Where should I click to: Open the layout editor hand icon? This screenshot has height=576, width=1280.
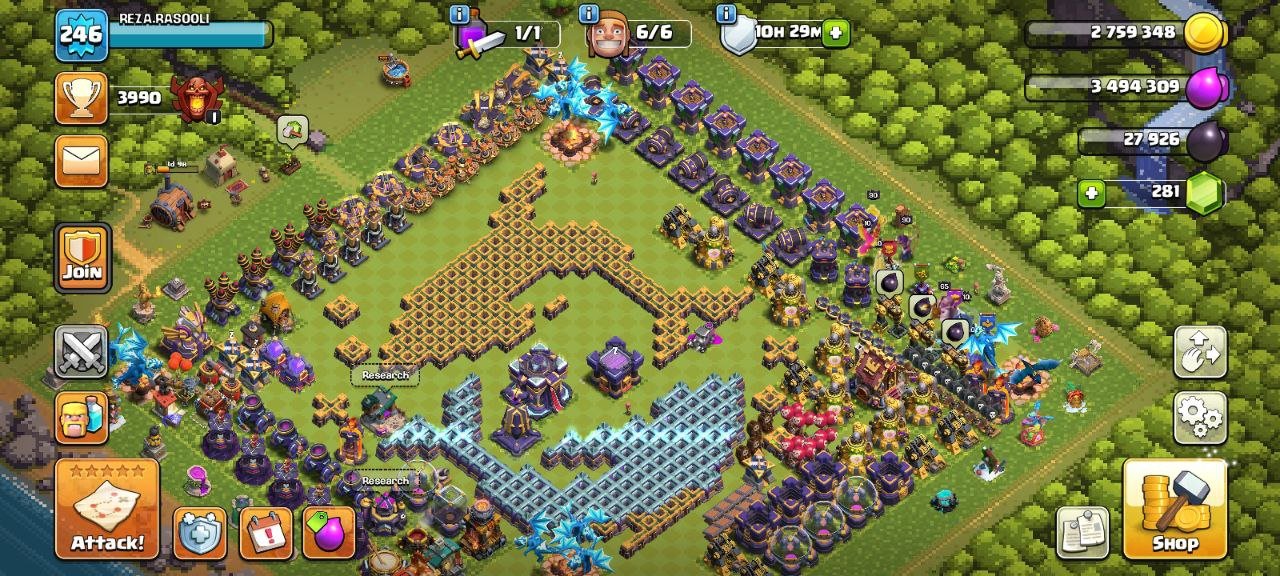1199,352
